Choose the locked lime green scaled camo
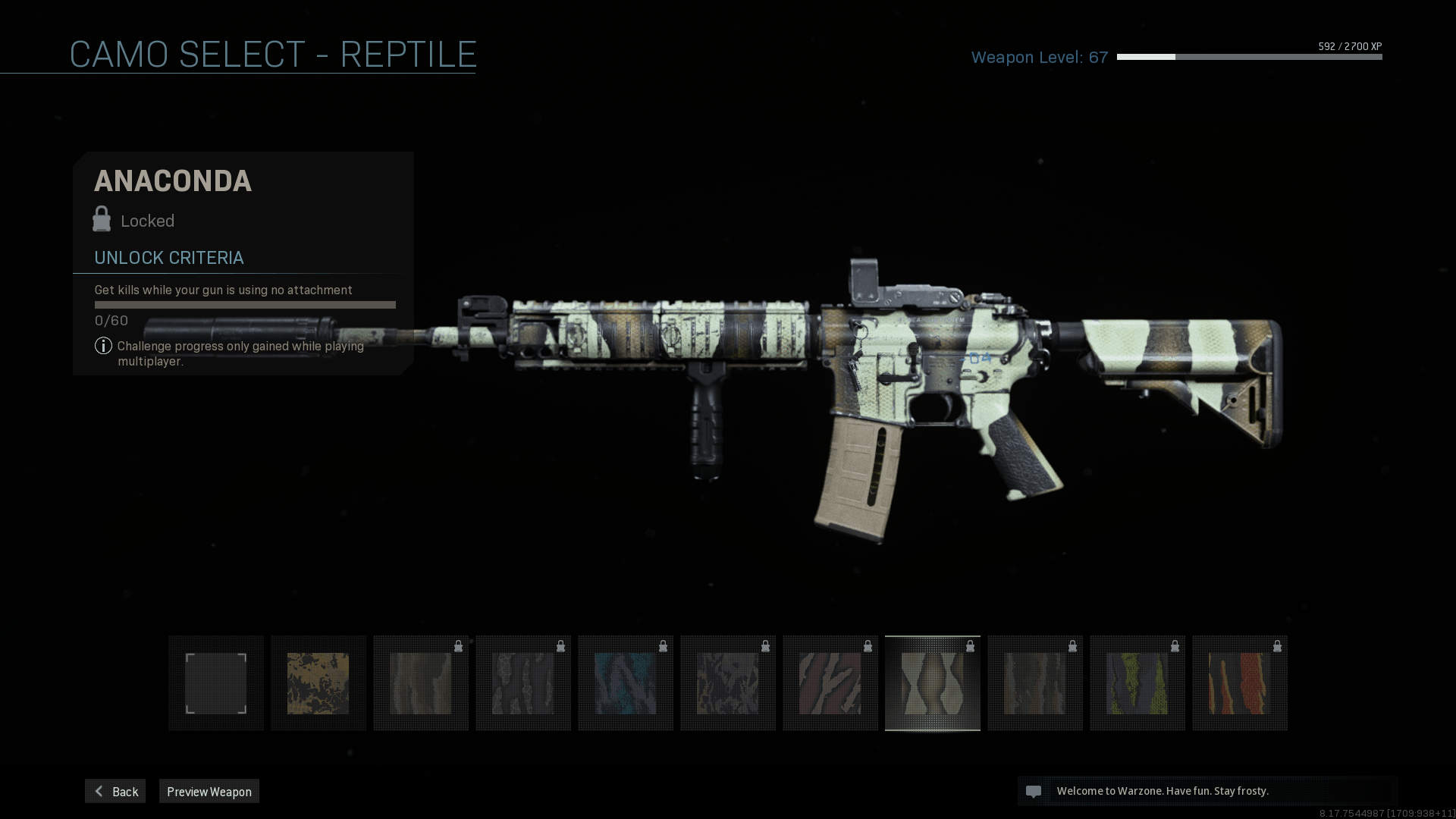 pyautogui.click(x=1137, y=683)
